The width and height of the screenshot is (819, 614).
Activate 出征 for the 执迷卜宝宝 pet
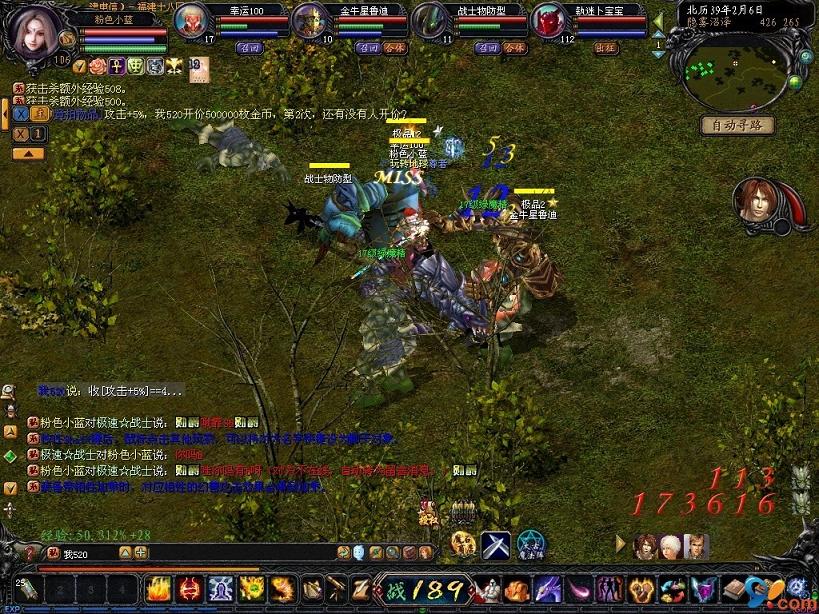[606, 47]
